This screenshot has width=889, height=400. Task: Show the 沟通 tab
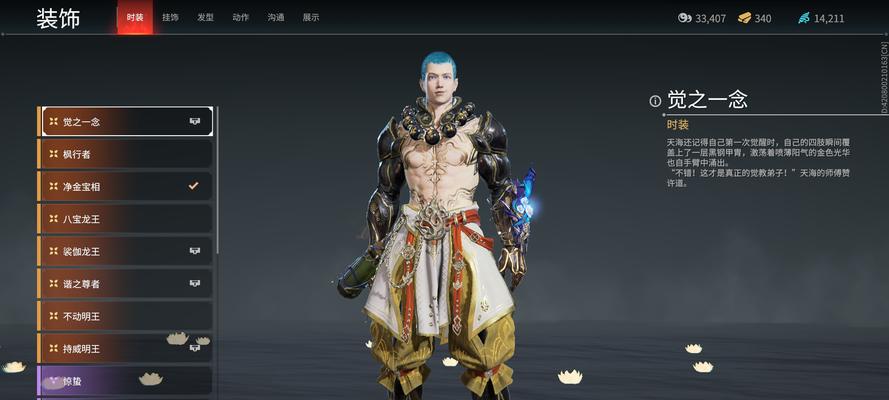pos(276,18)
